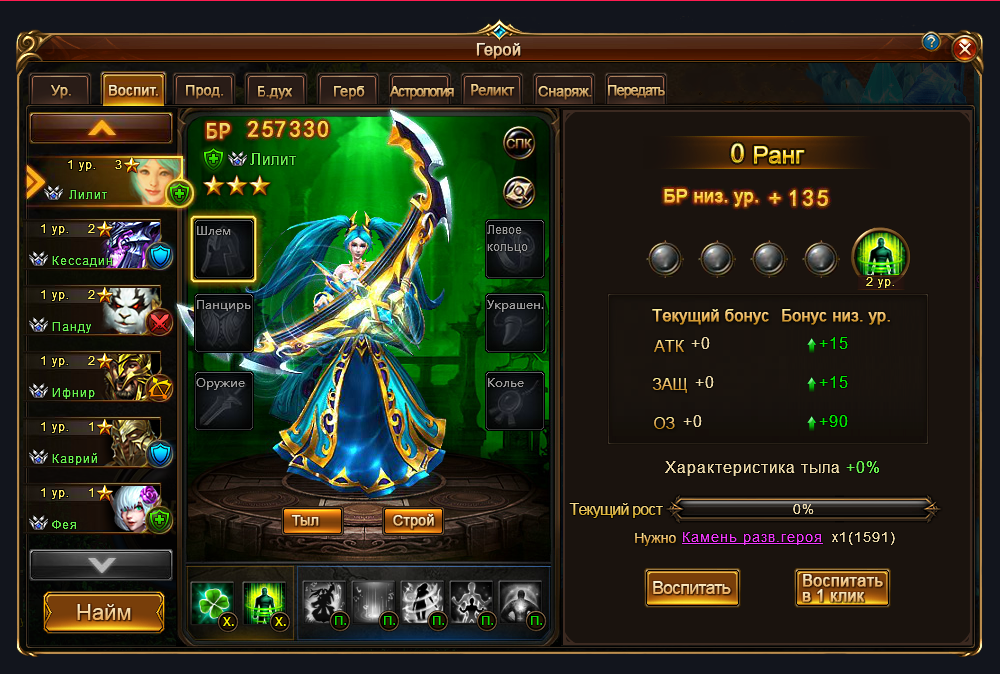
Task: Select hero Ифнир from the list
Action: [104, 378]
